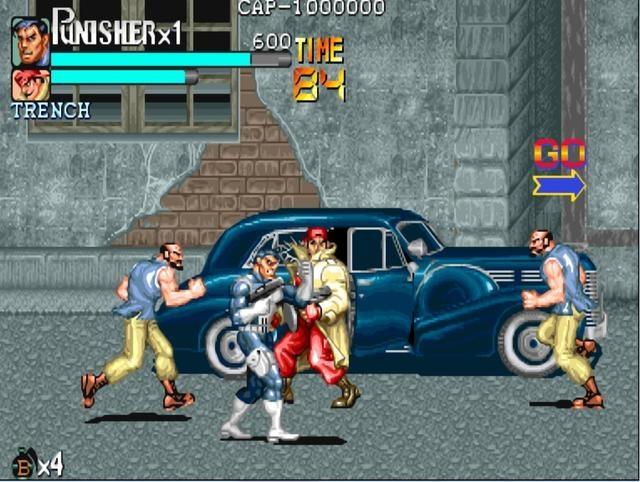Select the Trench enemy portrait
The image size is (640, 482).
pyautogui.click(x=30, y=84)
